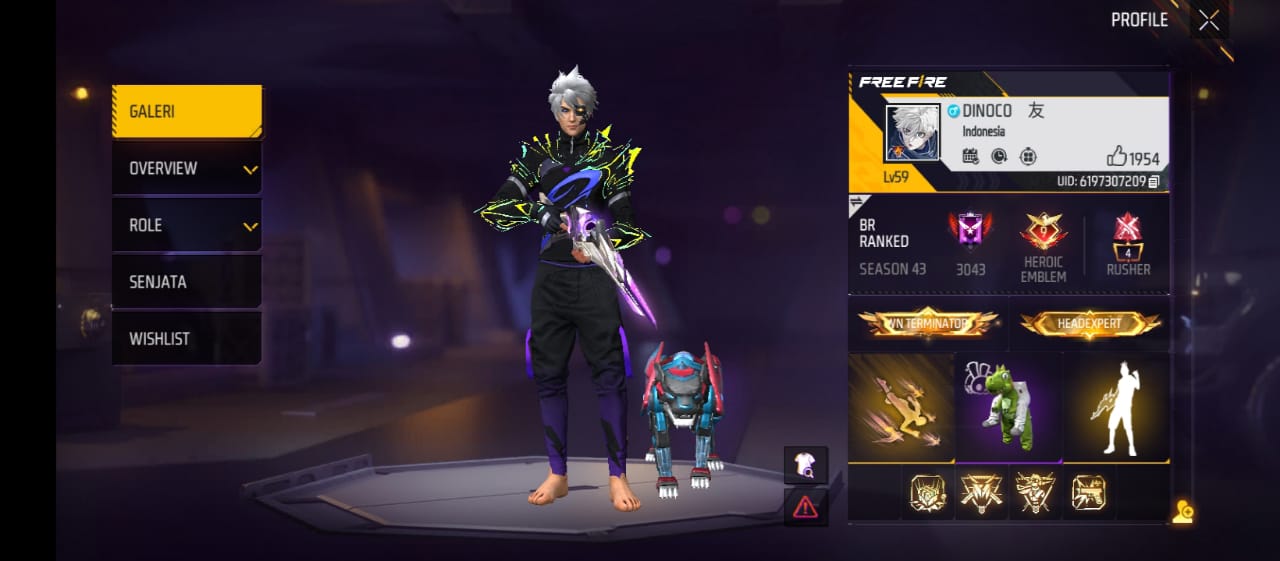View the green dinosaur backpack item
This screenshot has width=1280, height=561.
tap(1009, 407)
